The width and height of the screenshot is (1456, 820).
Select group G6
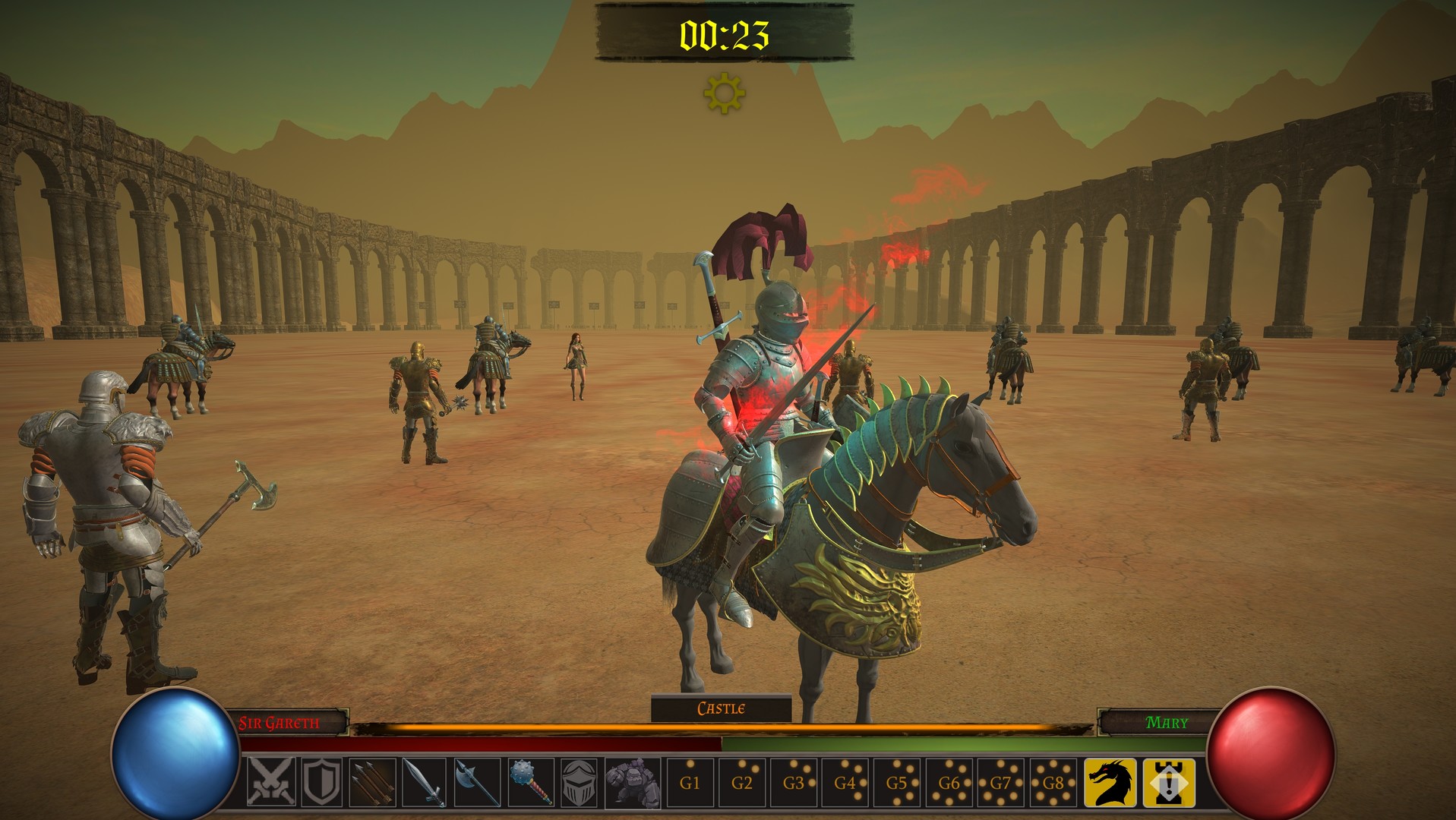click(949, 782)
